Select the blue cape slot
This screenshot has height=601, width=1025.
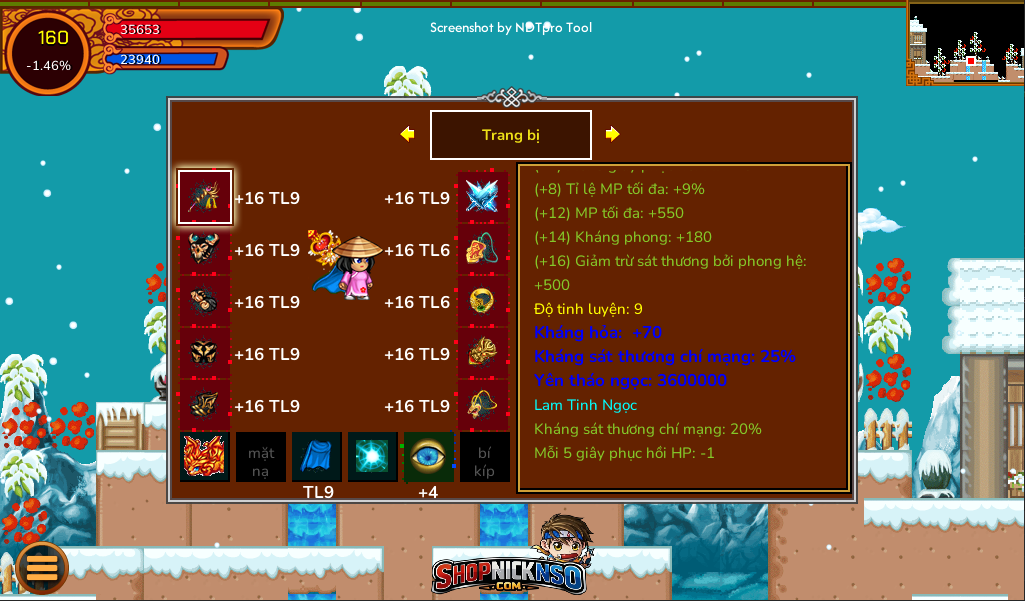pos(317,457)
